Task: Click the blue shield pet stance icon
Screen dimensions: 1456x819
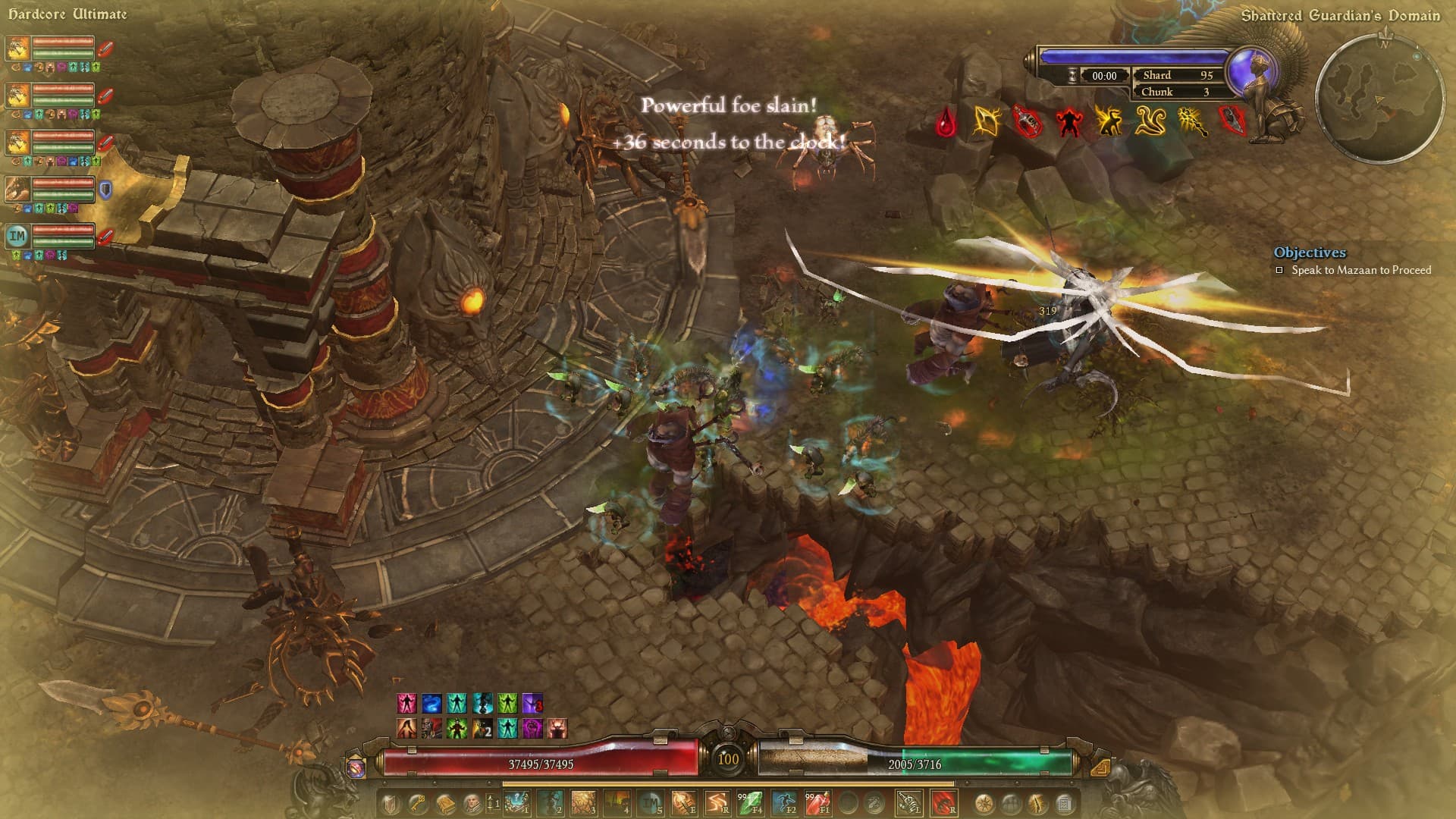Action: pyautogui.click(x=105, y=190)
